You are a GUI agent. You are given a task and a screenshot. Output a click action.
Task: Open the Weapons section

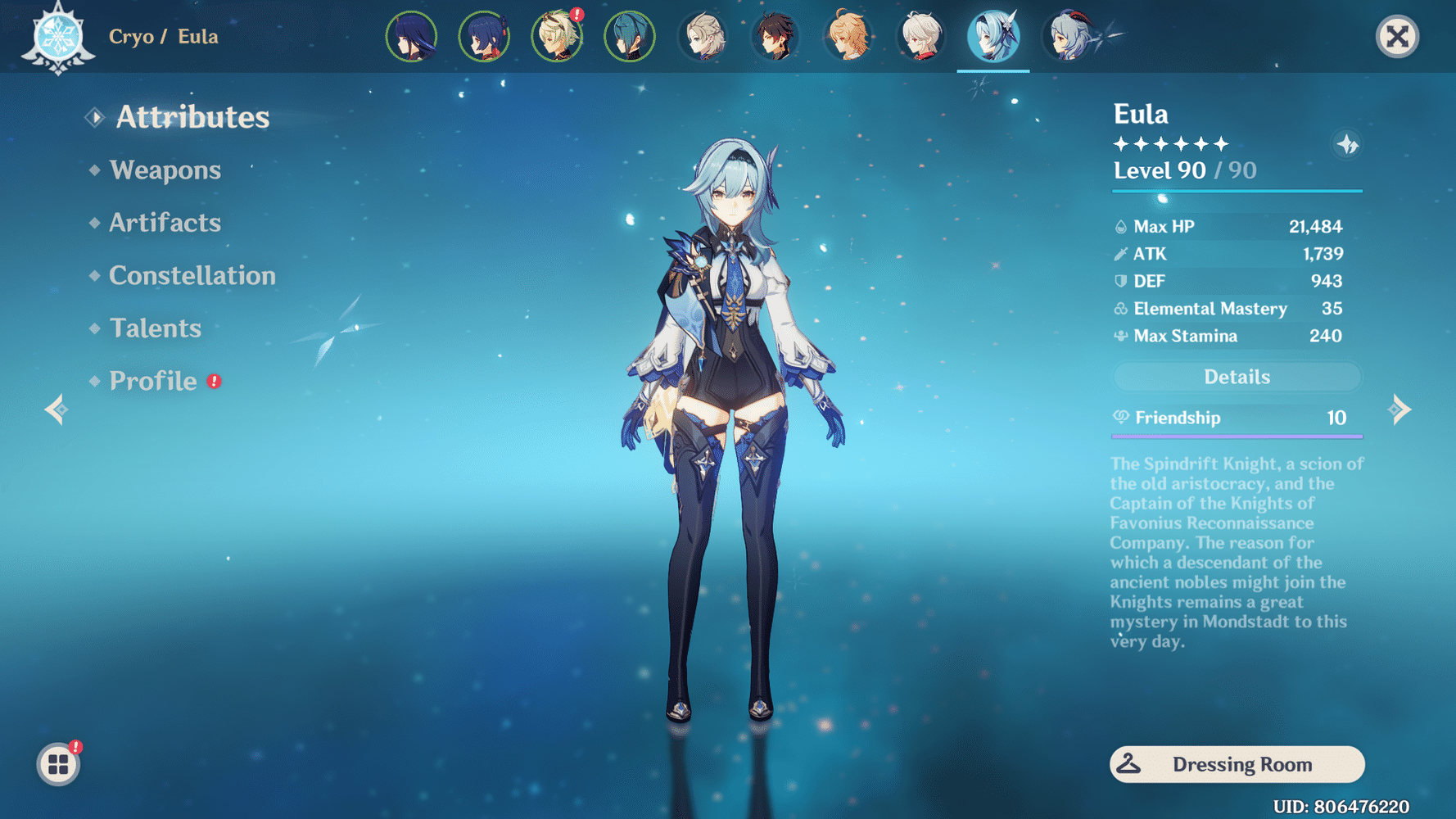click(166, 170)
